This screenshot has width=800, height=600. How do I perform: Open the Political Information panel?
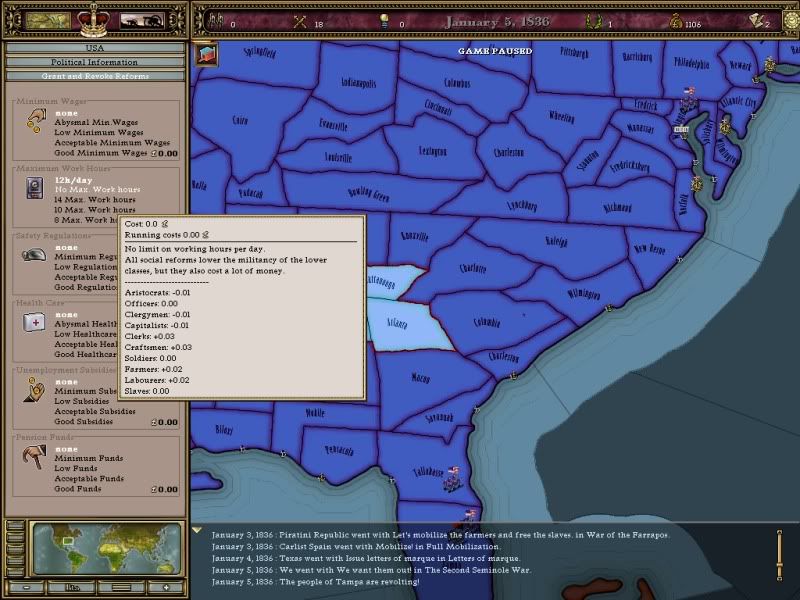tap(95, 62)
